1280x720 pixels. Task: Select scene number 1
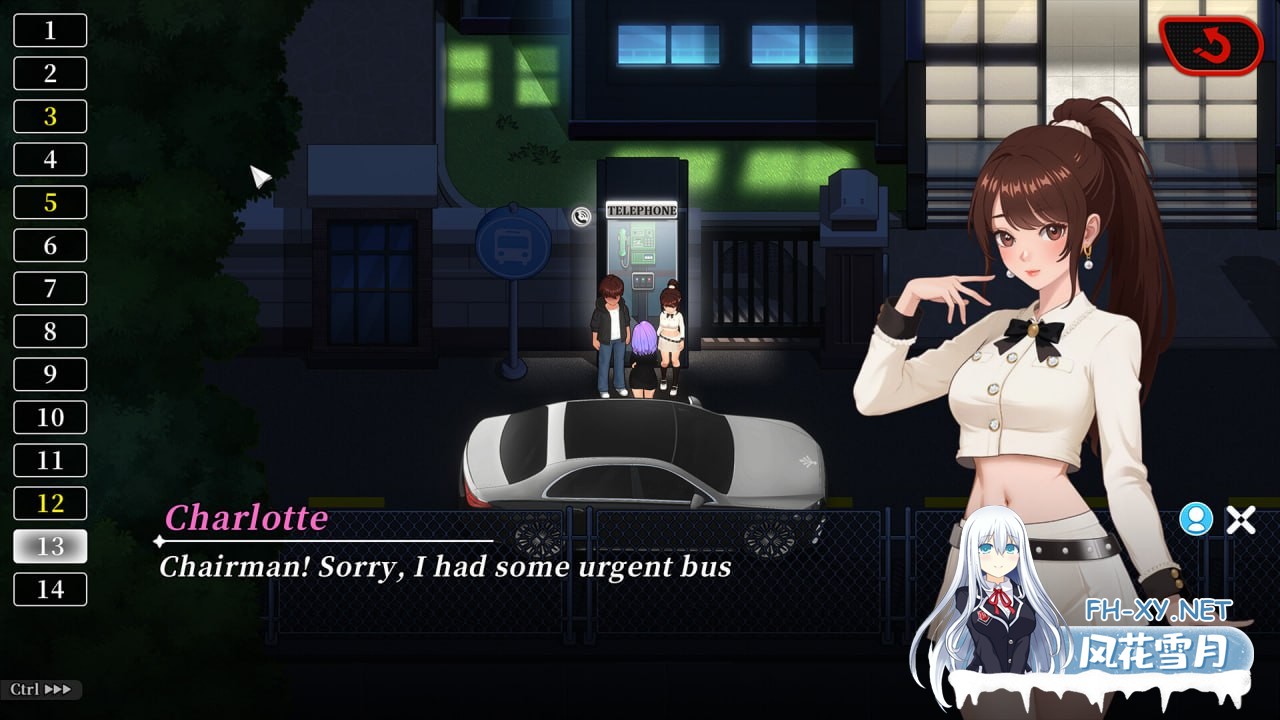point(50,30)
